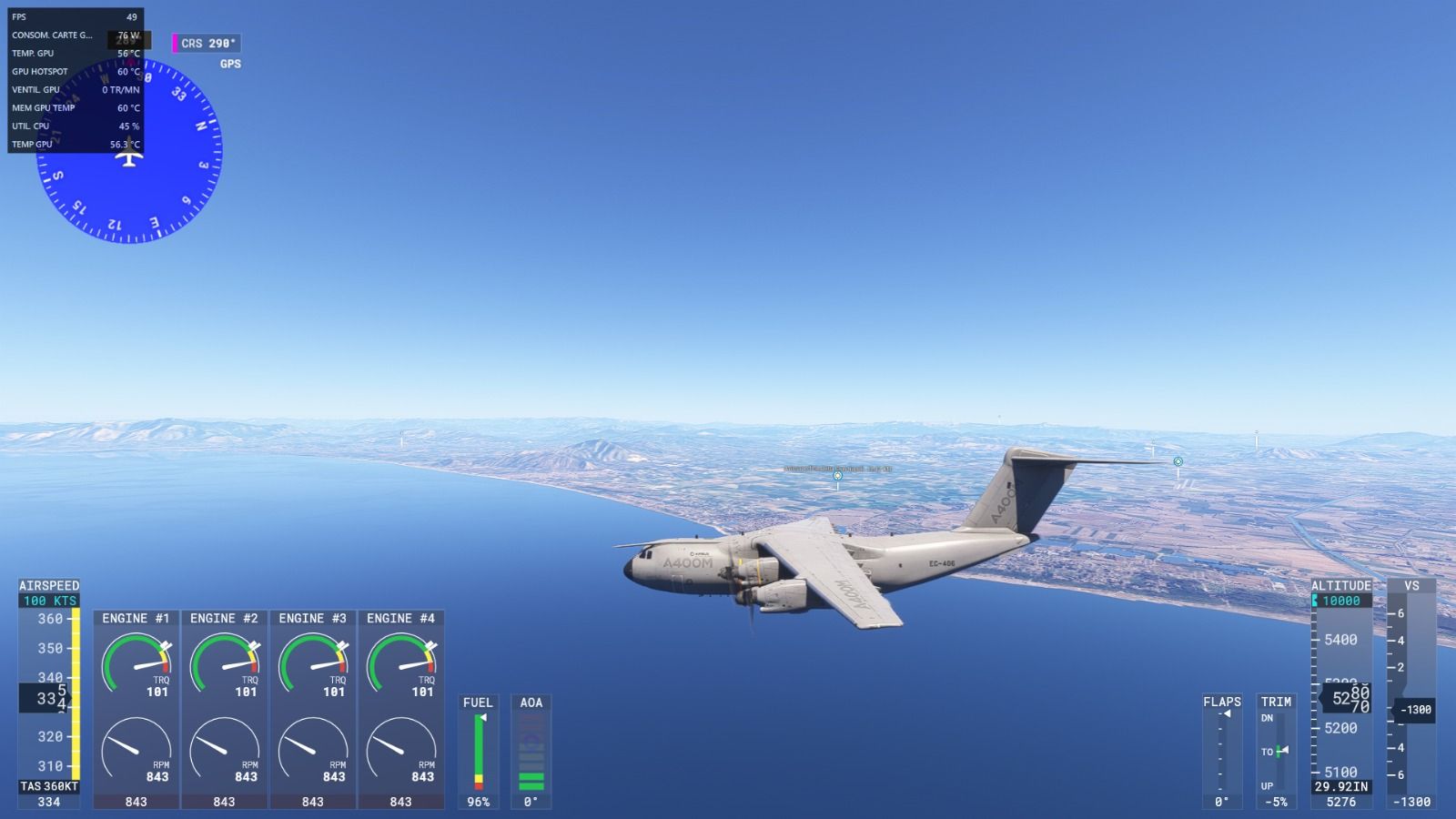Click the Engine #1 torque gauge

point(136,663)
